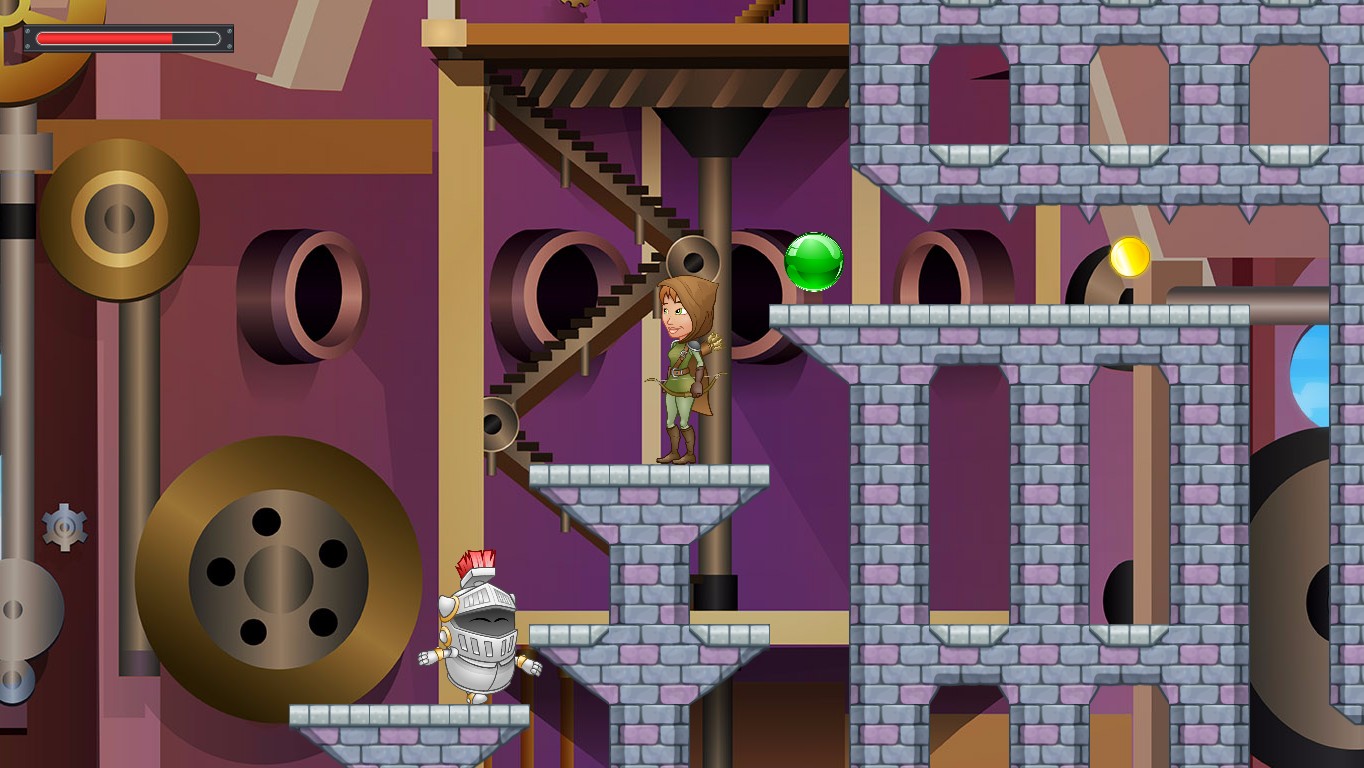Collect the green gem orb
The height and width of the screenshot is (768, 1364).
coord(814,261)
